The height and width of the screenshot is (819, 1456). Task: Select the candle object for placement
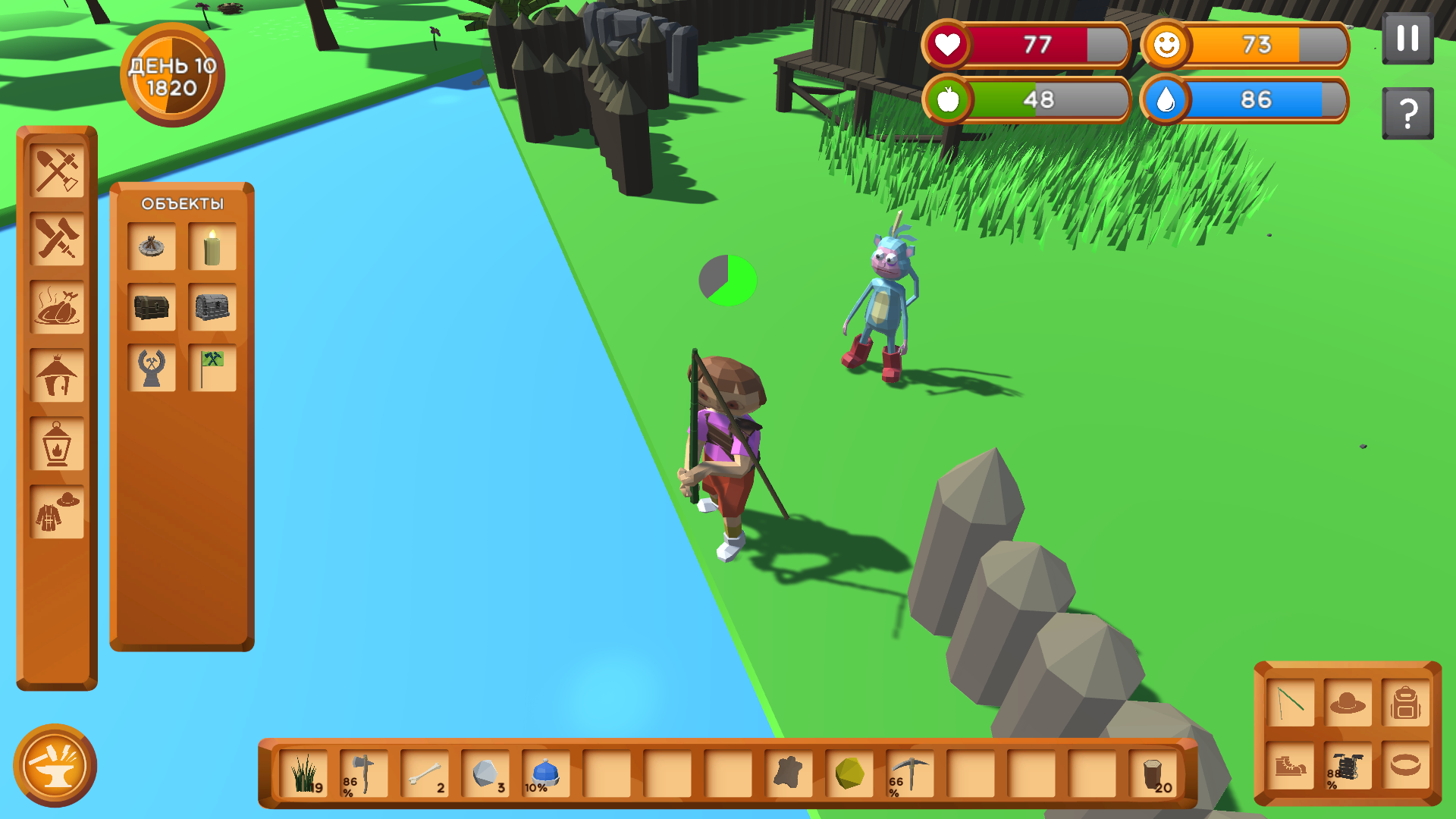coord(212,245)
